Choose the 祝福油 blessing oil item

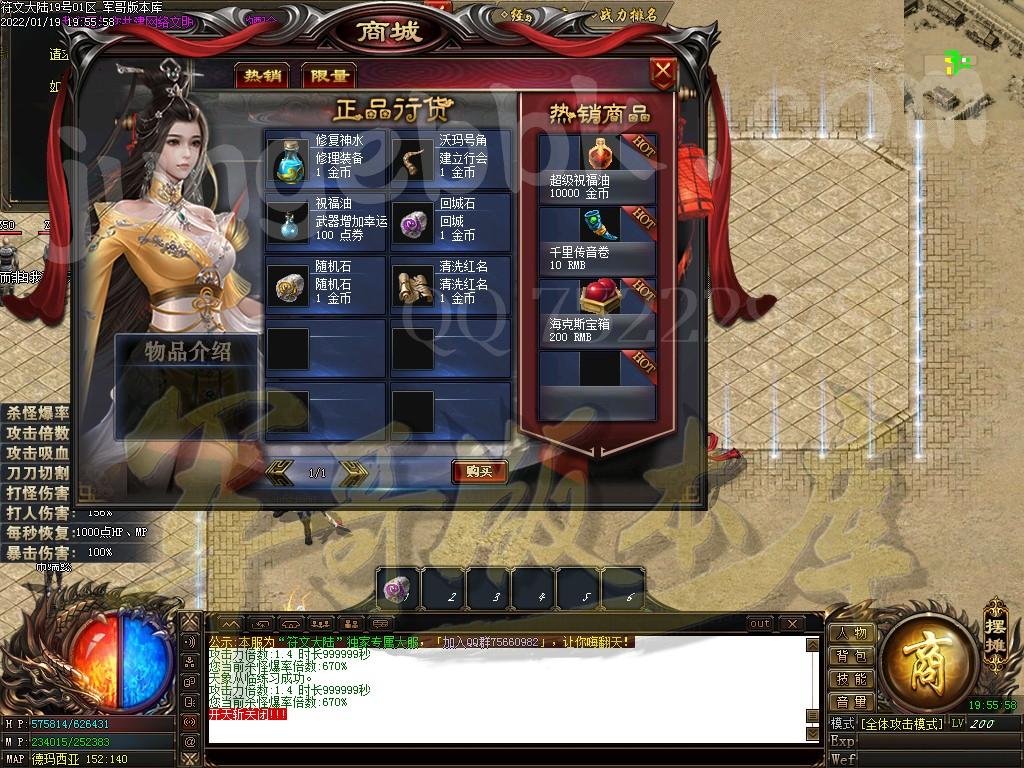[x=290, y=223]
